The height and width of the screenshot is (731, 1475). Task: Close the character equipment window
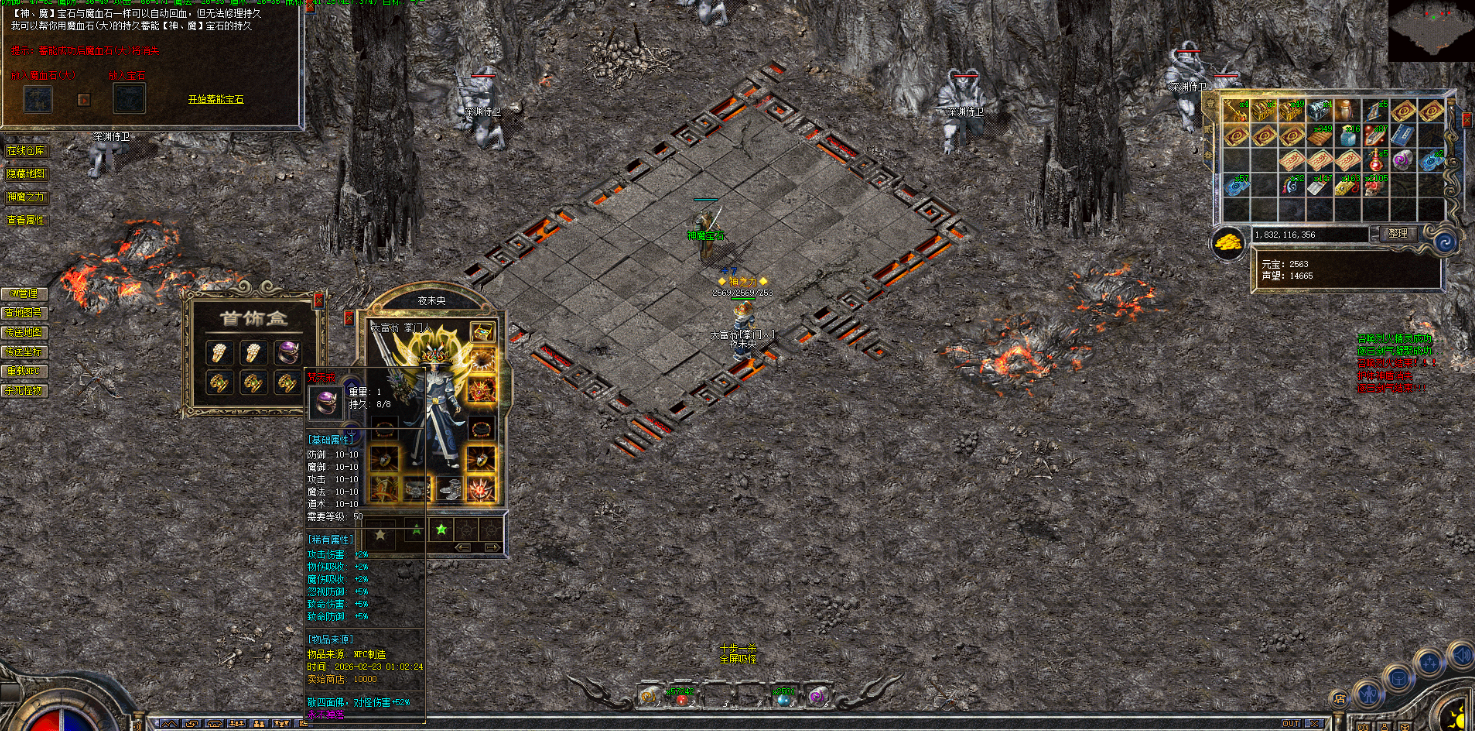point(349,317)
